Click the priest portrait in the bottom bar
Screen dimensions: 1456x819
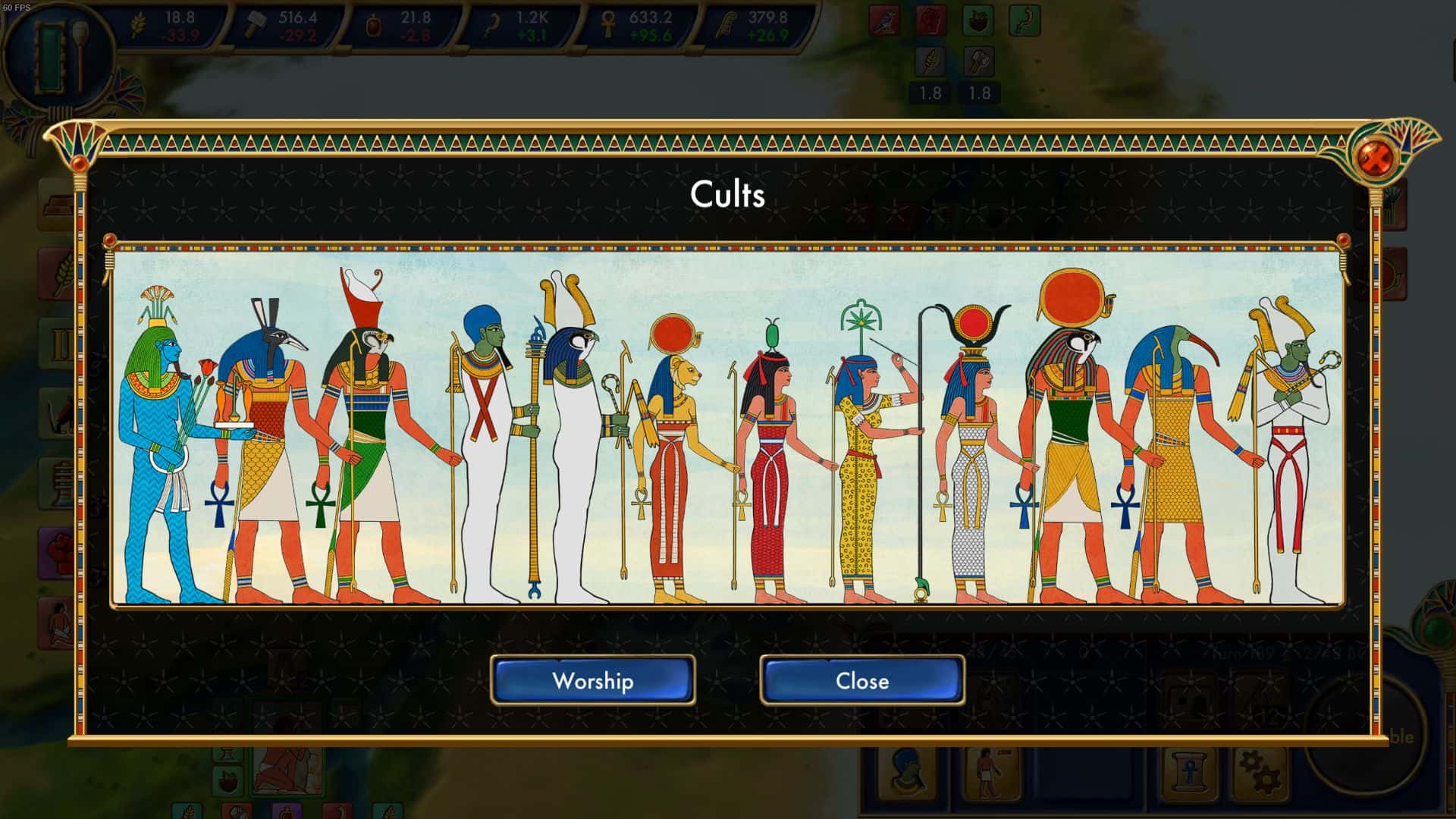pyautogui.click(x=908, y=775)
